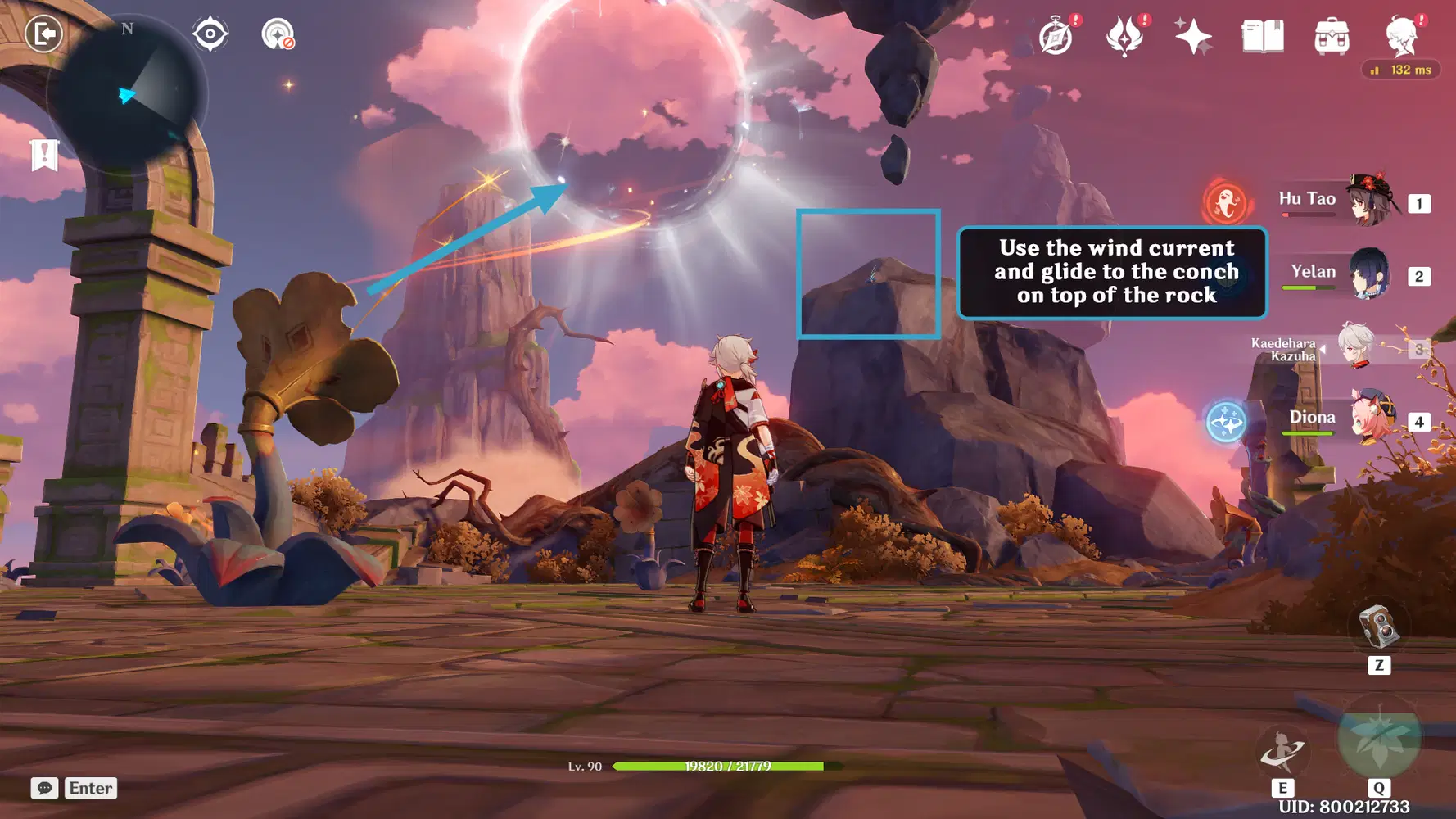The width and height of the screenshot is (1456, 819).
Task: Open the quest bookmark icon
Action: (45, 155)
